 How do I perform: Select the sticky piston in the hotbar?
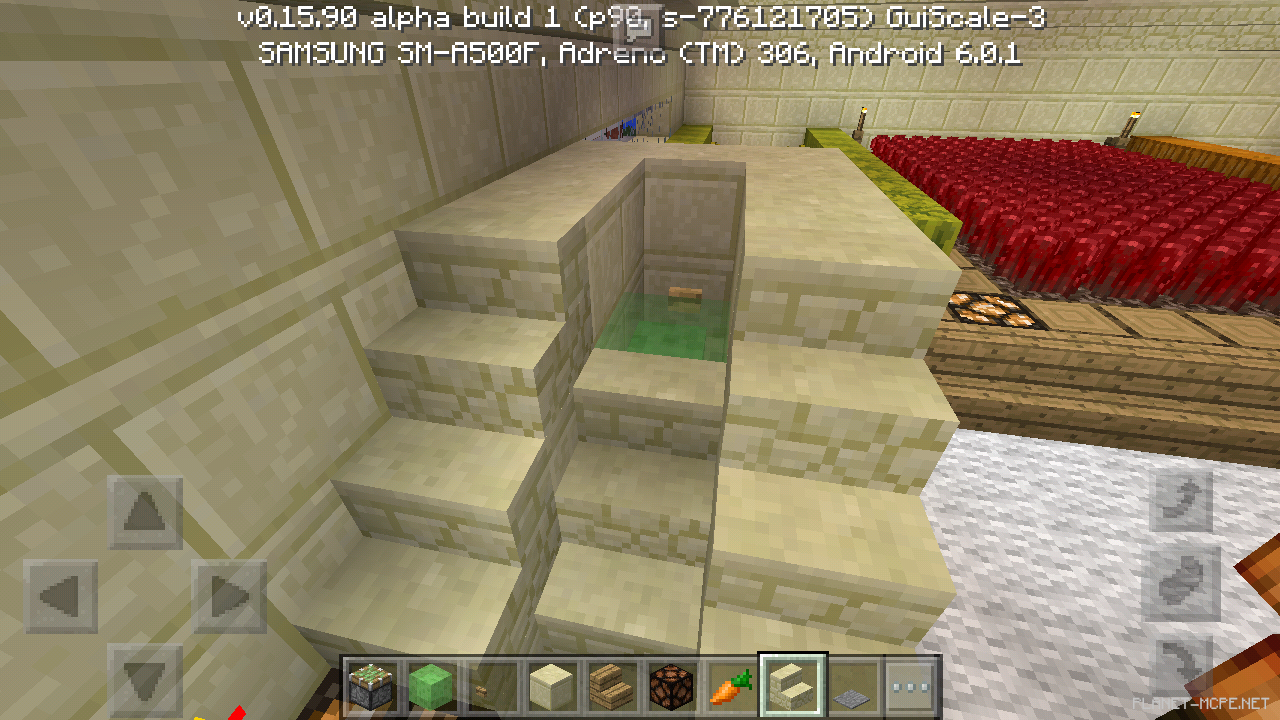click(371, 686)
